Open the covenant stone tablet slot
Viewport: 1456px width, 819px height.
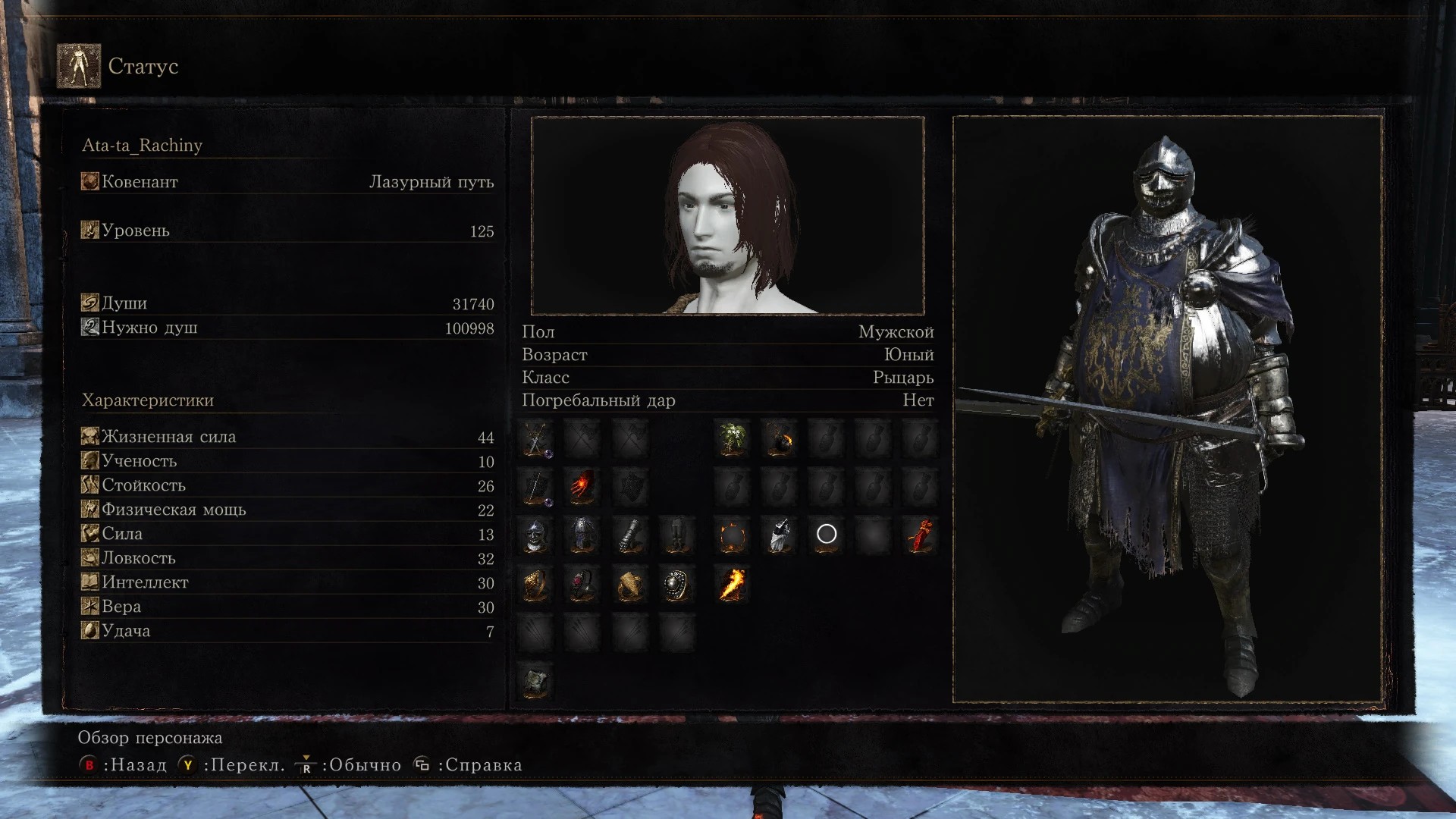click(x=536, y=682)
